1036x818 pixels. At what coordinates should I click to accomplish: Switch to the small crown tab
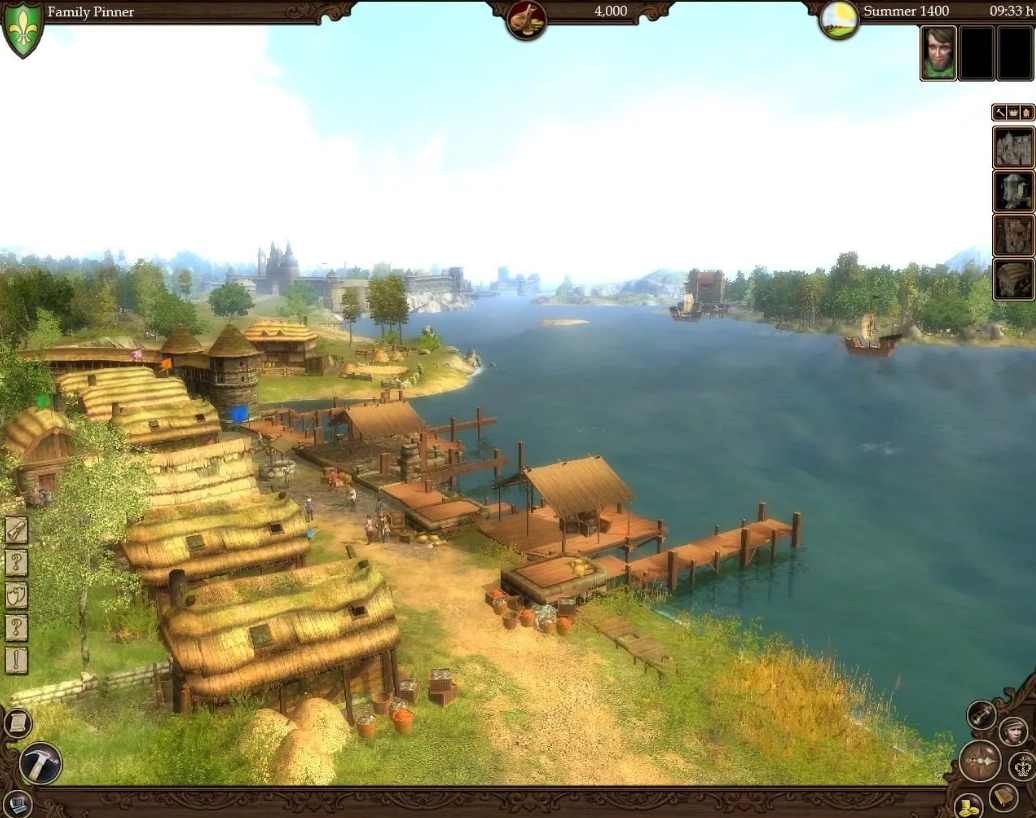pos(1013,112)
